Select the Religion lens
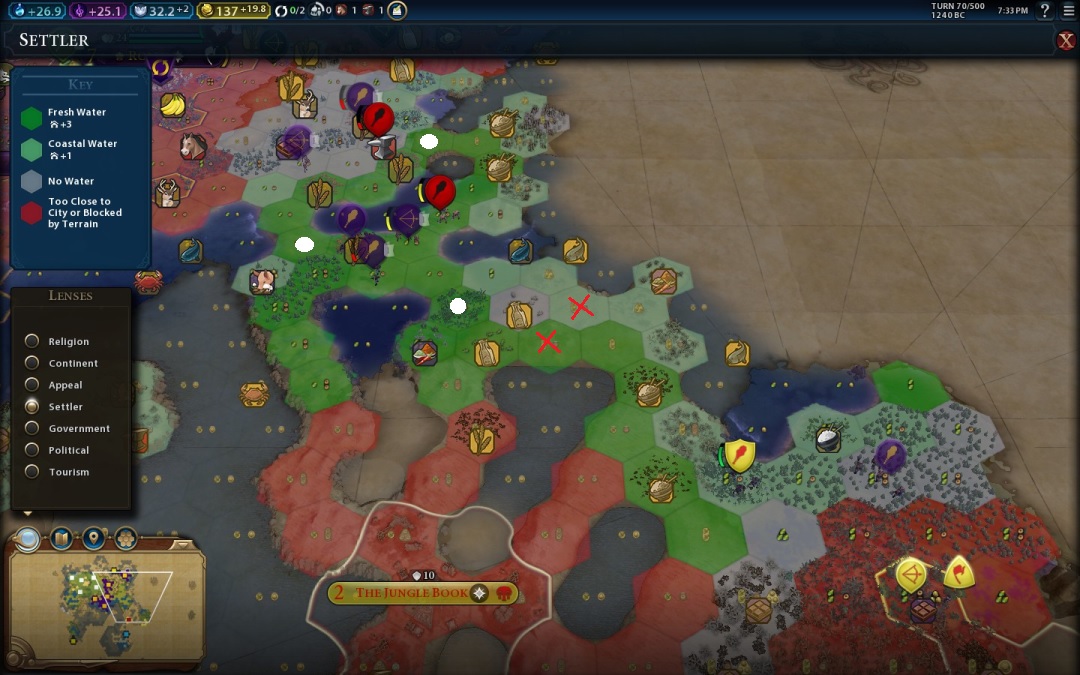Viewport: 1080px width, 675px height. tap(33, 341)
